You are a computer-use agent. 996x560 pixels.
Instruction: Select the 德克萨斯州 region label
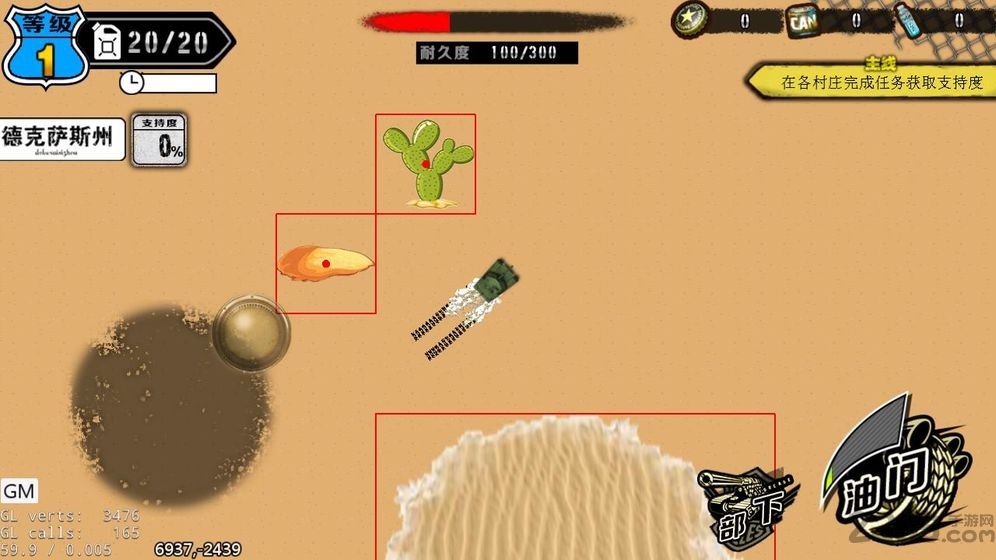coord(62,139)
